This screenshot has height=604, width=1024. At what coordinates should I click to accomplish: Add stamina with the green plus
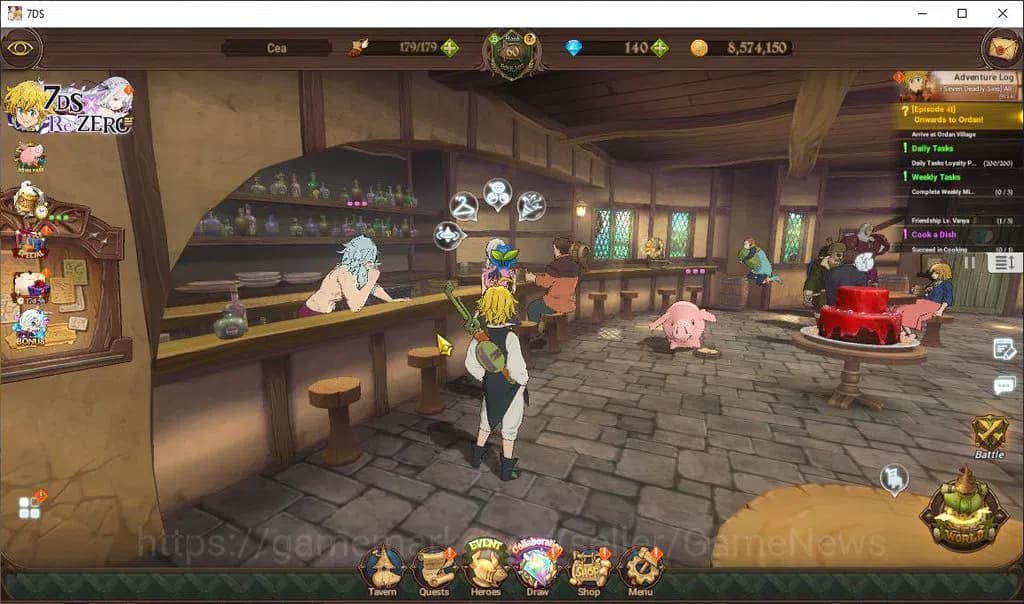click(x=451, y=47)
